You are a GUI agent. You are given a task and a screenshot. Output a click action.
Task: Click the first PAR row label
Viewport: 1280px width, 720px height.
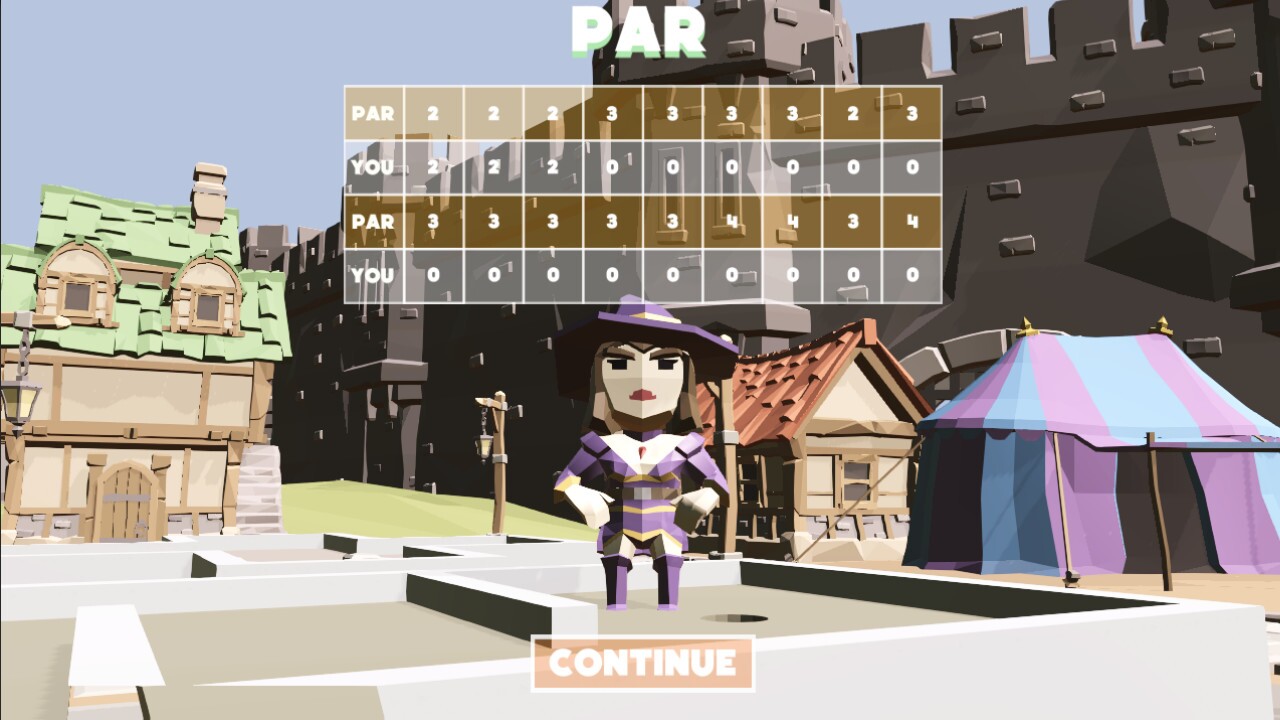375,112
